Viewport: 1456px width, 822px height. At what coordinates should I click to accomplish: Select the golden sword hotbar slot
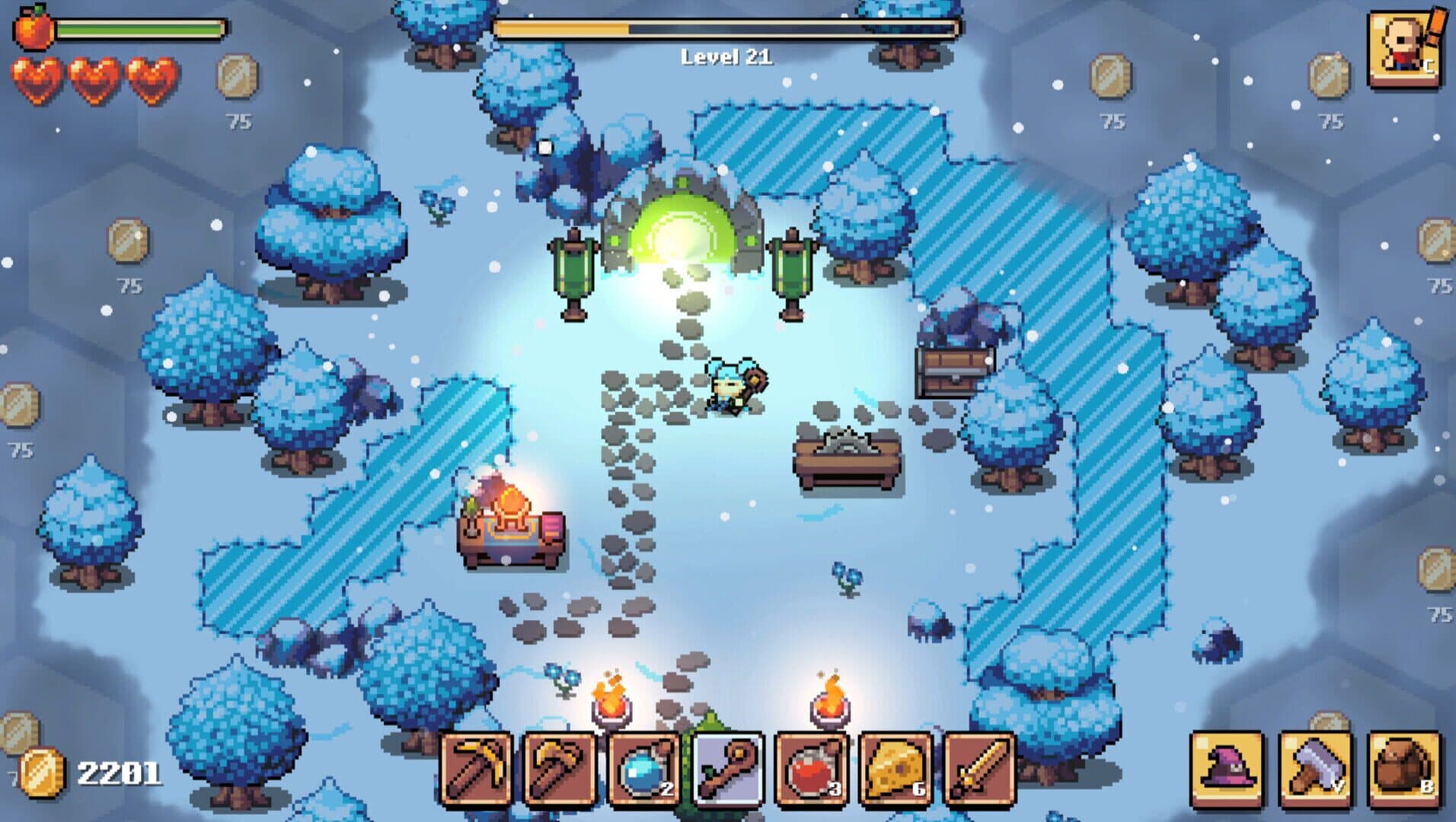coord(981,769)
